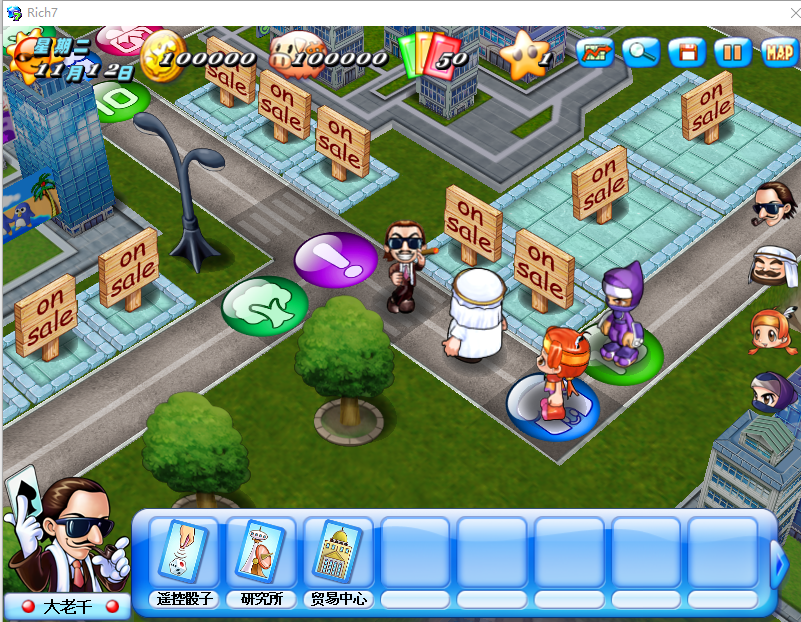Show more cards with the right arrow
The image size is (801, 622).
(x=781, y=565)
